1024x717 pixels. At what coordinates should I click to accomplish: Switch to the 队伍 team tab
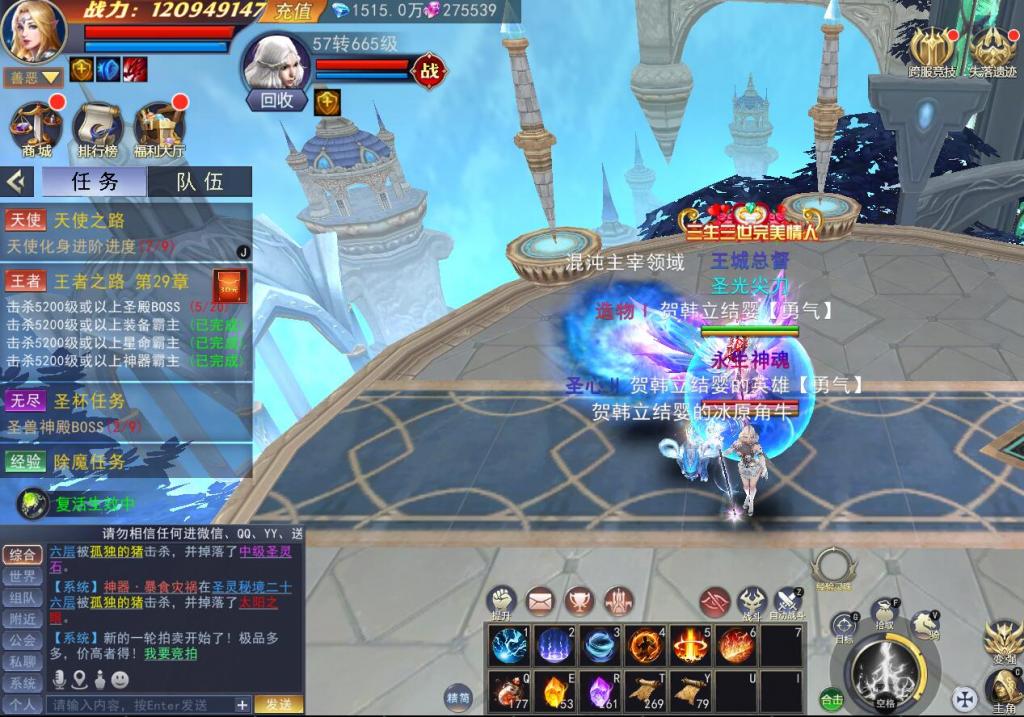point(200,181)
